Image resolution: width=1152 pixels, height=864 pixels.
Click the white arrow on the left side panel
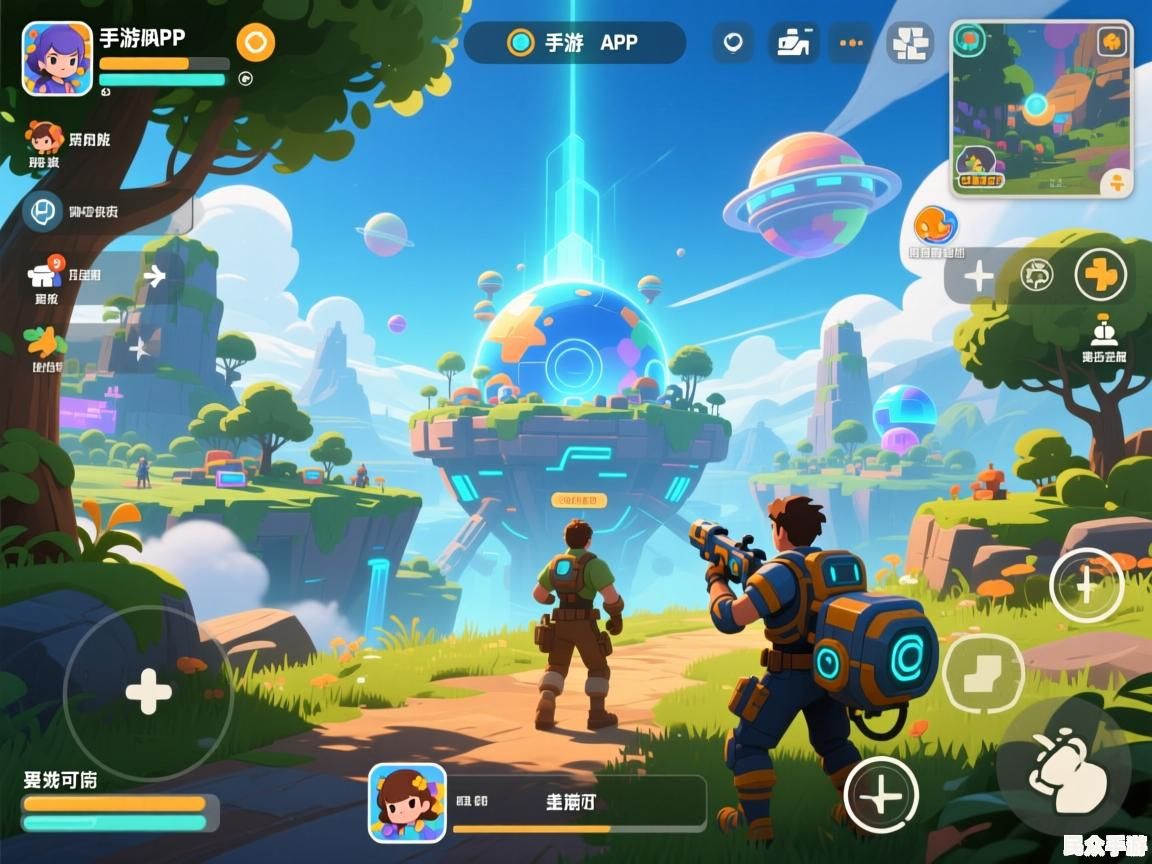(x=154, y=276)
